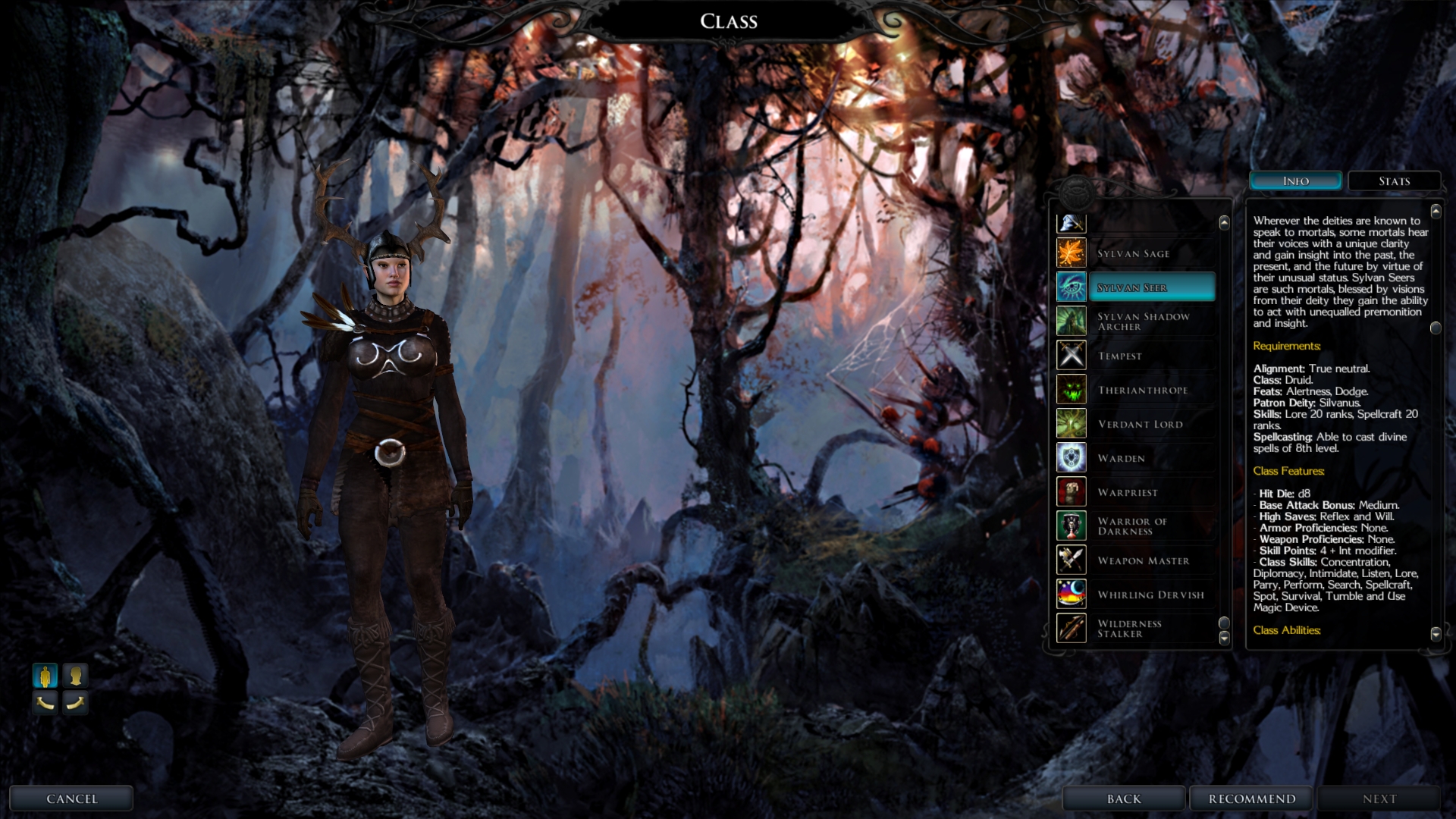The image size is (1456, 819).
Task: Show the full-body character view
Action: point(45,675)
